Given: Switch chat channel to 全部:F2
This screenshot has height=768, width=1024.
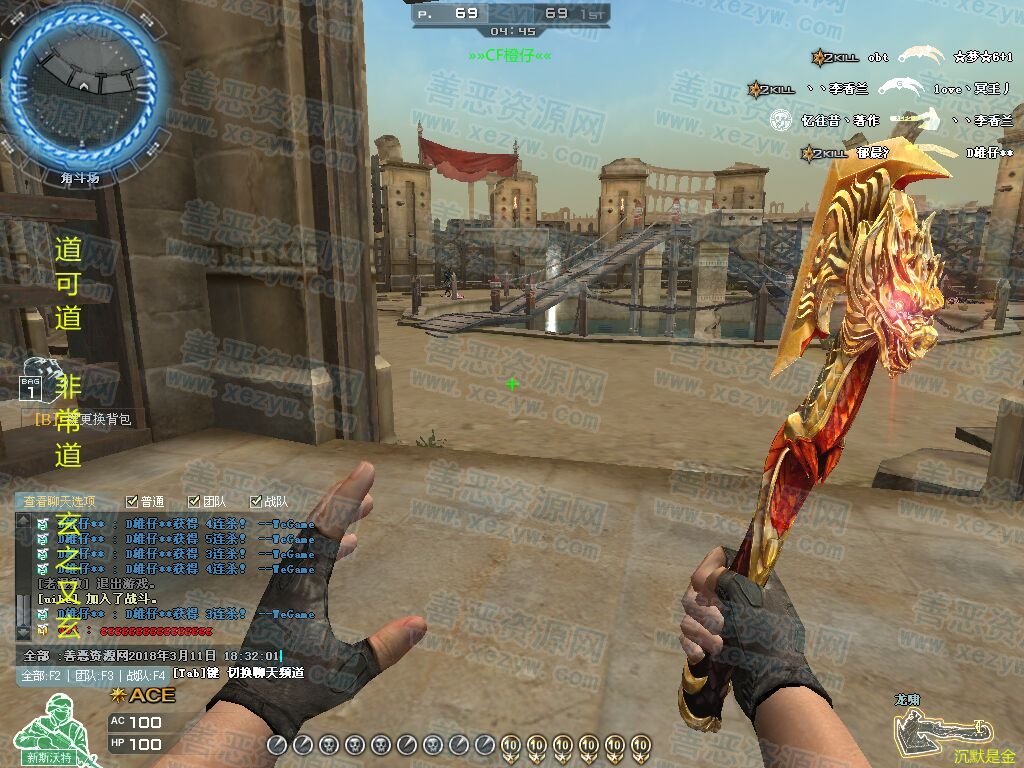Looking at the screenshot, I should [41, 675].
